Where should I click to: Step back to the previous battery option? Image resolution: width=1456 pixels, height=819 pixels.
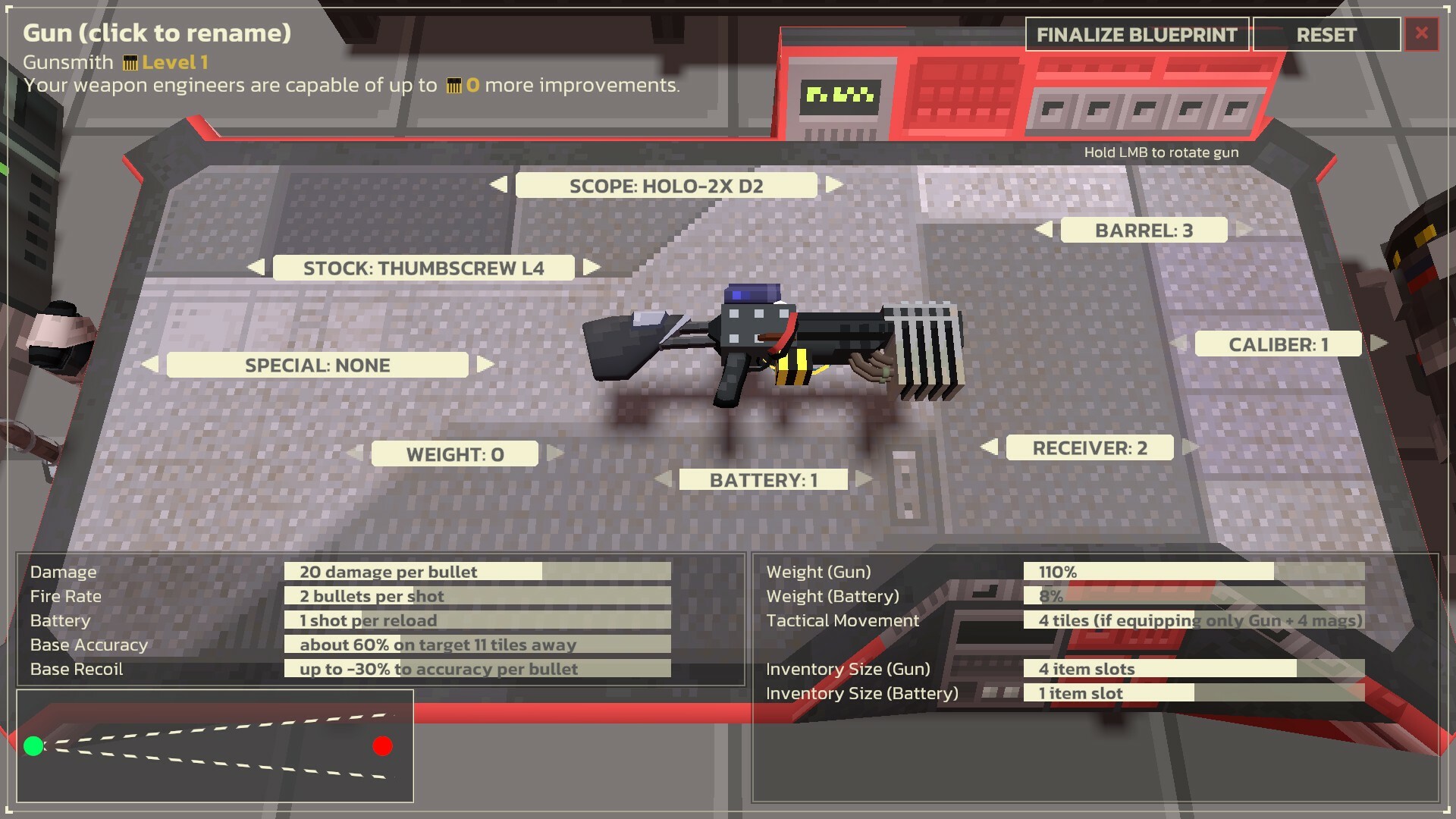coord(665,479)
